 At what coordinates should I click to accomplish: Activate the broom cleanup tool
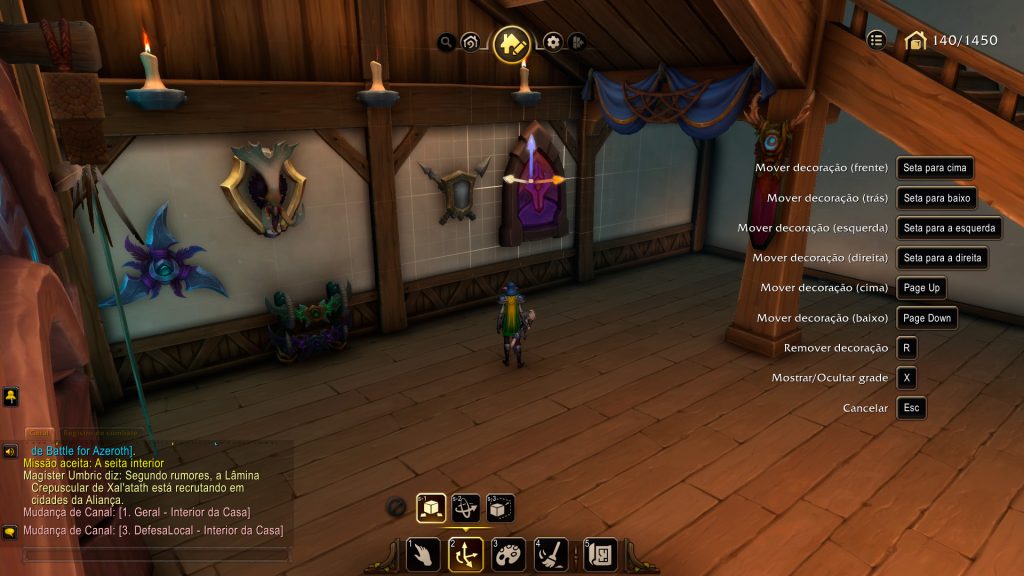[x=552, y=555]
